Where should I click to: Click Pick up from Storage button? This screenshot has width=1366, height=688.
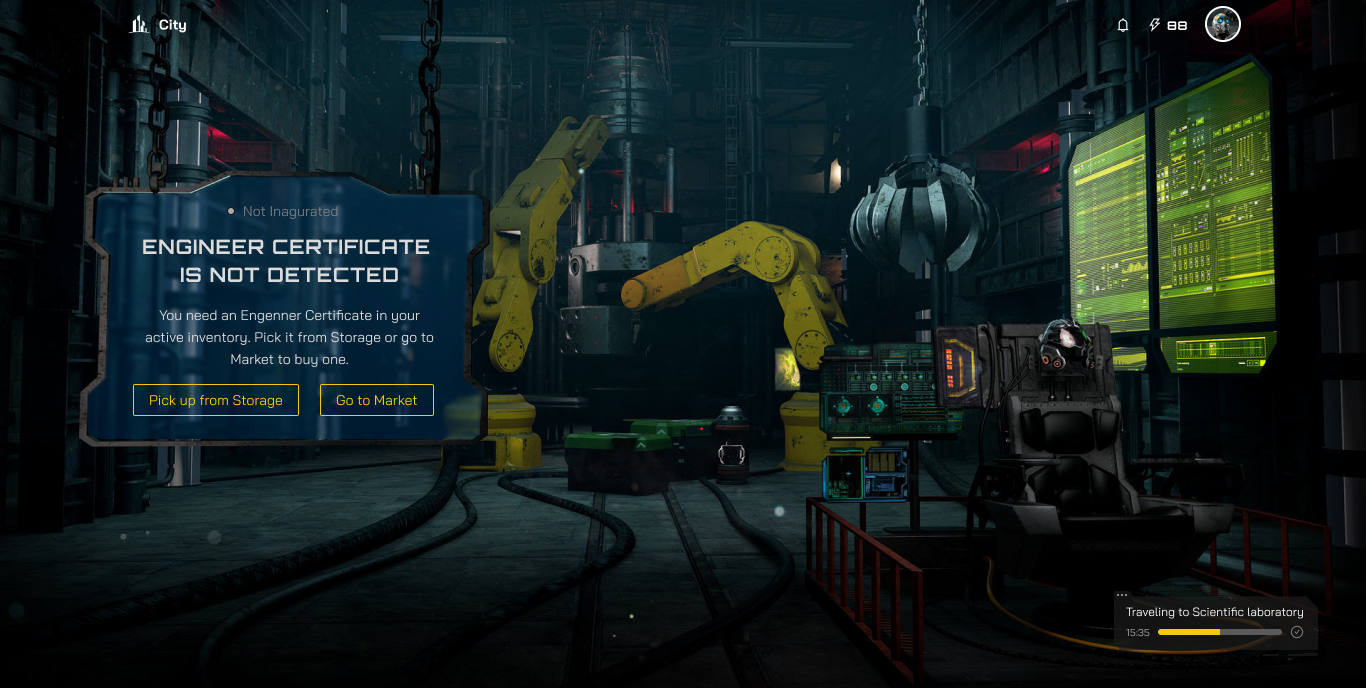pos(216,400)
